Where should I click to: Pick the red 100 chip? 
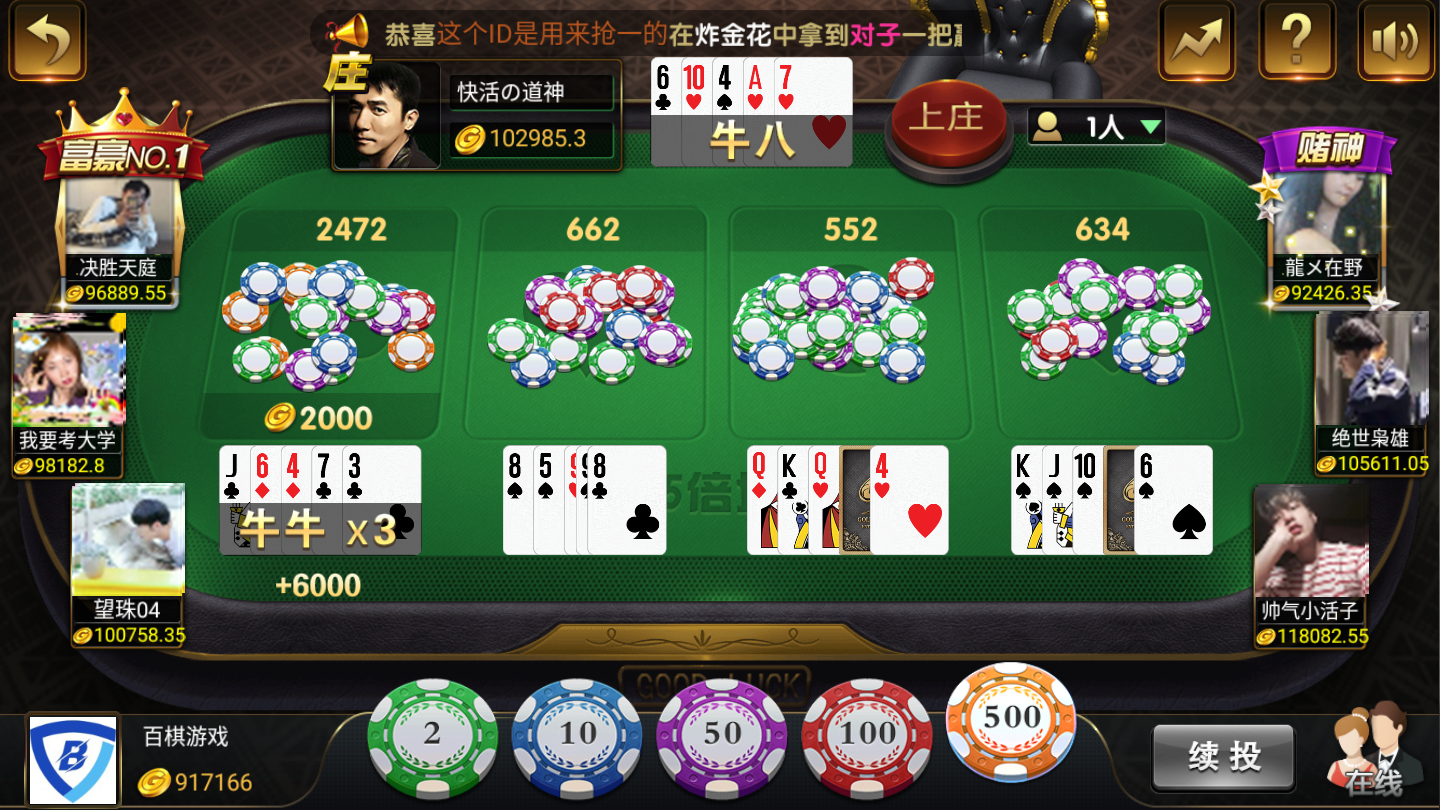[866, 736]
